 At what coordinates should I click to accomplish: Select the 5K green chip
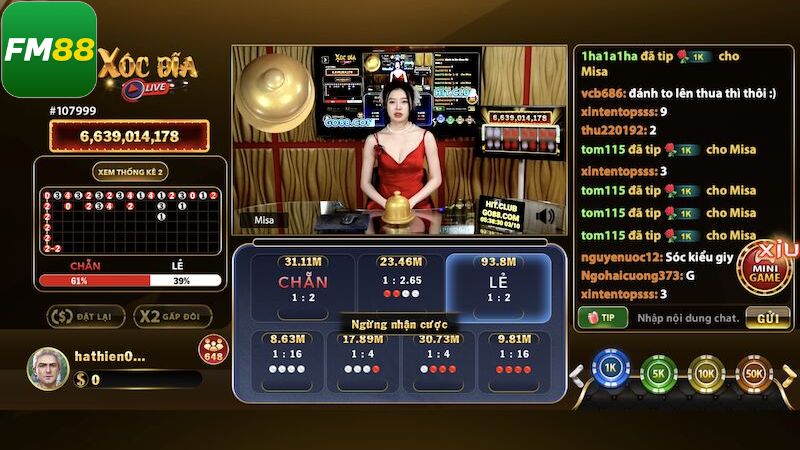tap(658, 372)
